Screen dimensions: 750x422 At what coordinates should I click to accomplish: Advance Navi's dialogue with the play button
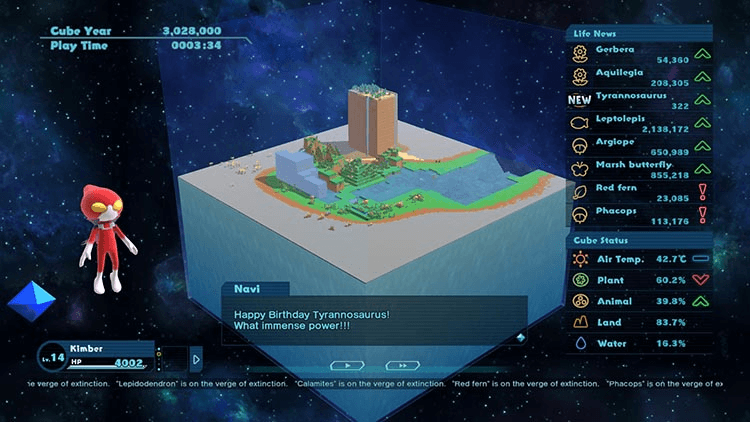coord(347,366)
